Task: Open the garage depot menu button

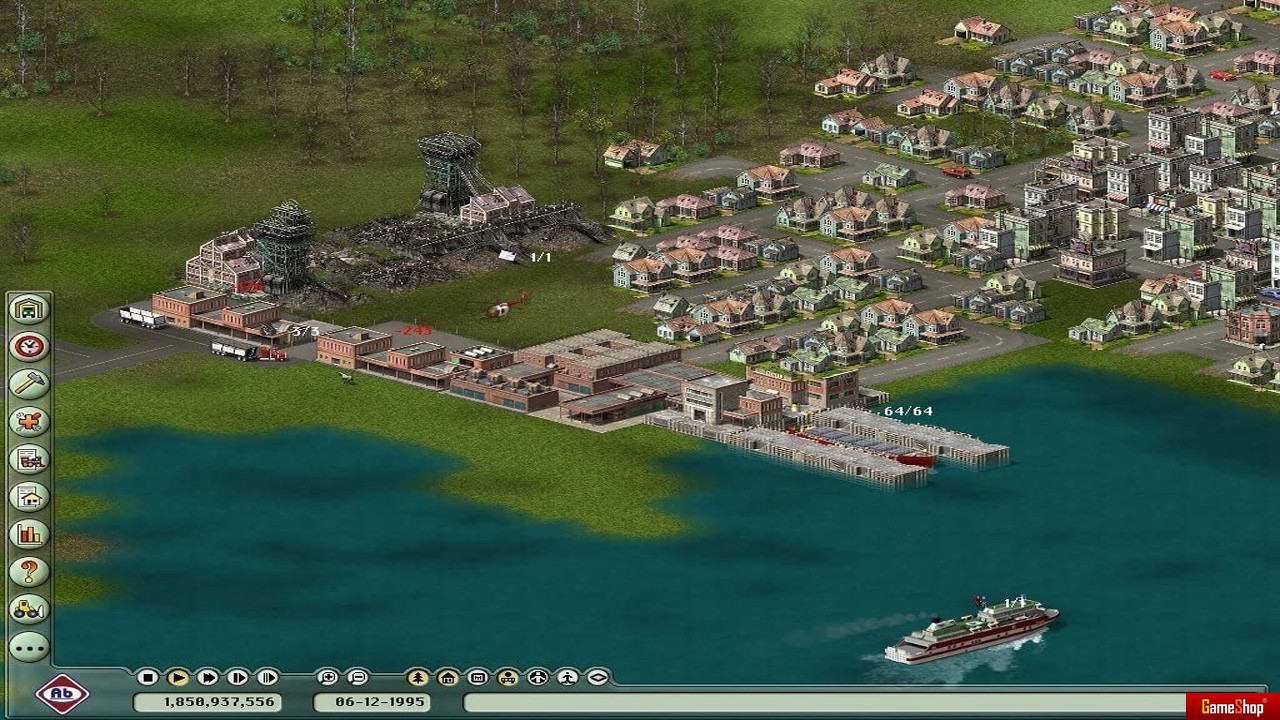Action: 29,308
